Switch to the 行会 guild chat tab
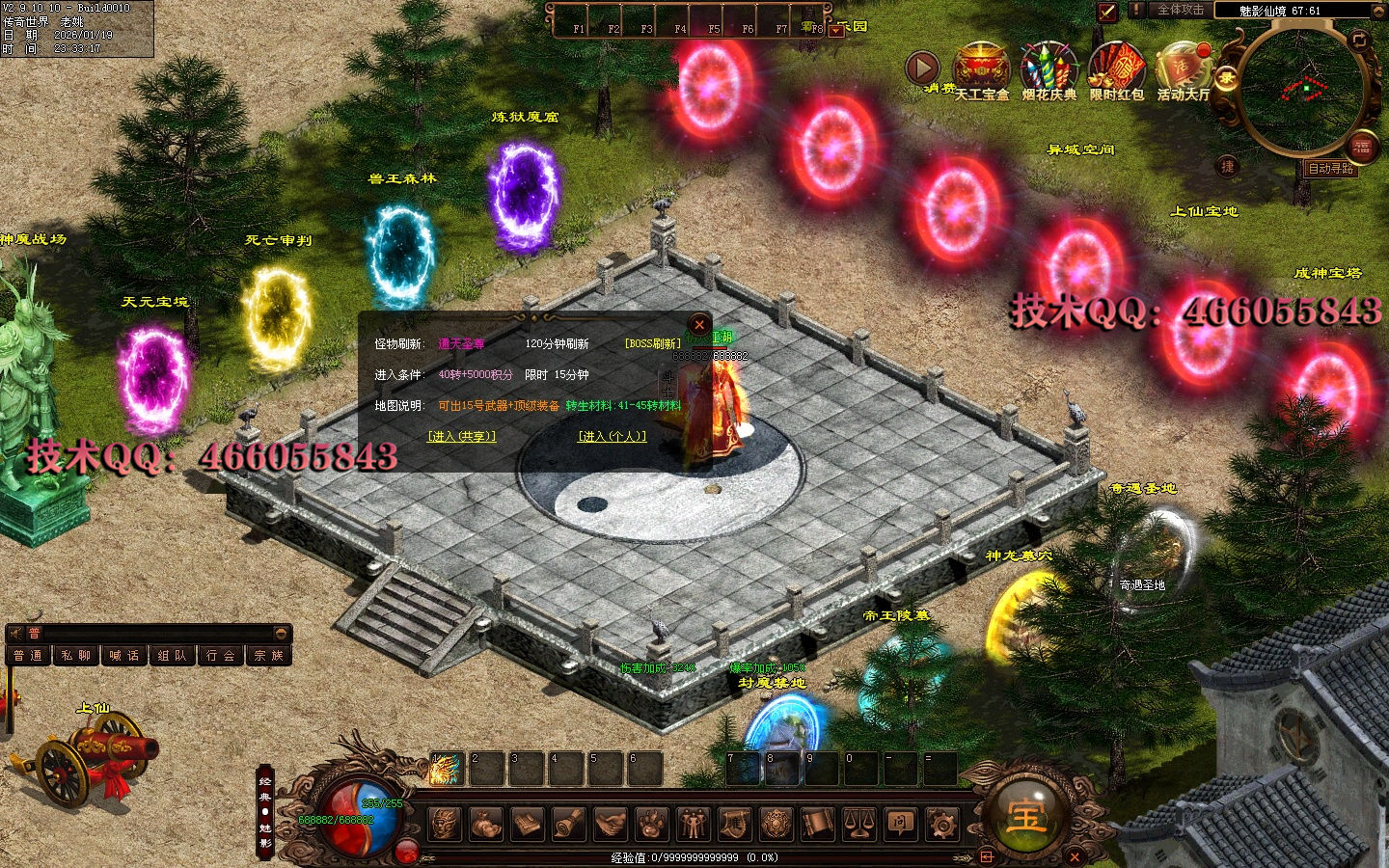The height and width of the screenshot is (868, 1389). (221, 656)
